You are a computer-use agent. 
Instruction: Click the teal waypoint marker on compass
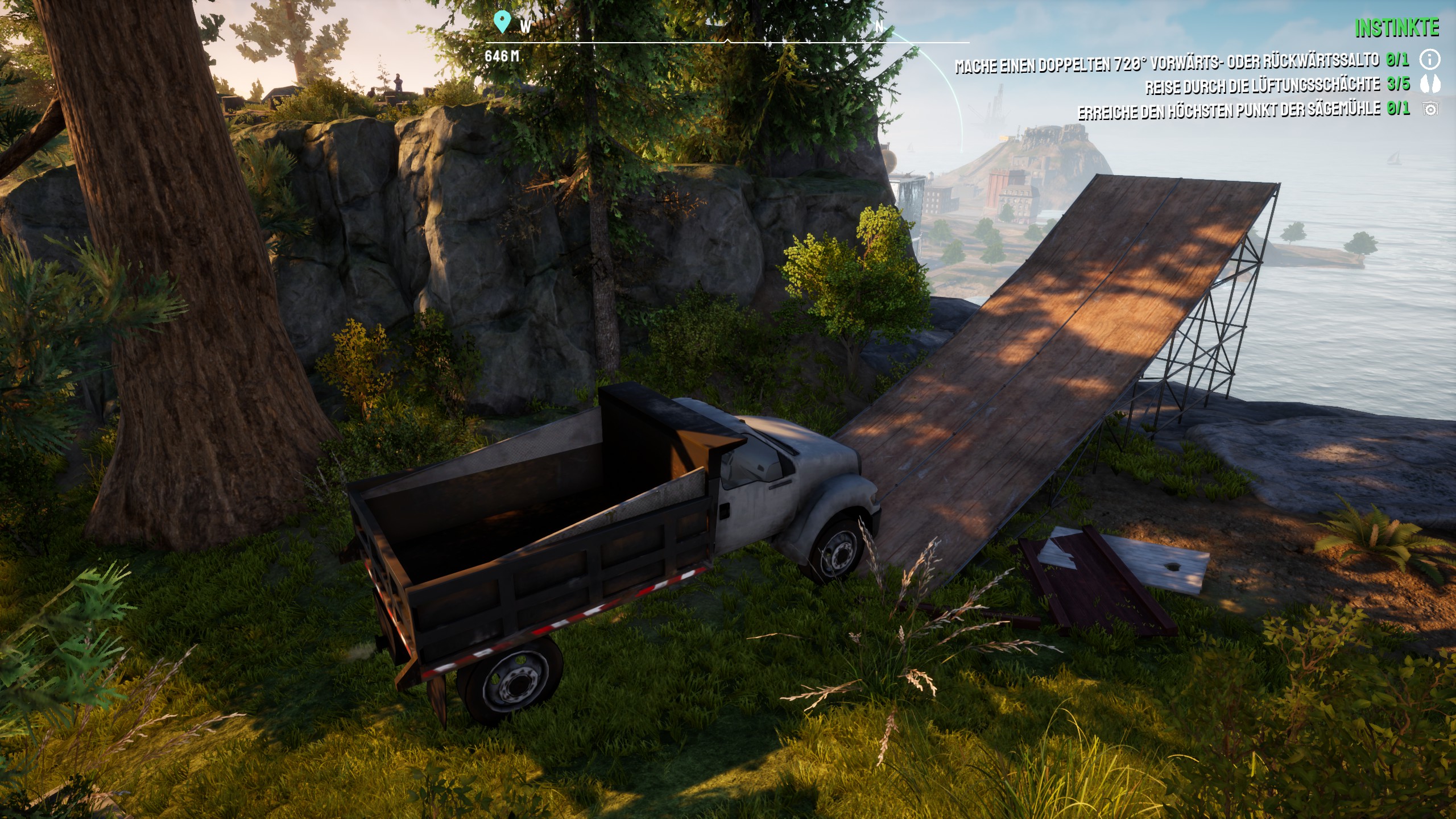(501, 22)
